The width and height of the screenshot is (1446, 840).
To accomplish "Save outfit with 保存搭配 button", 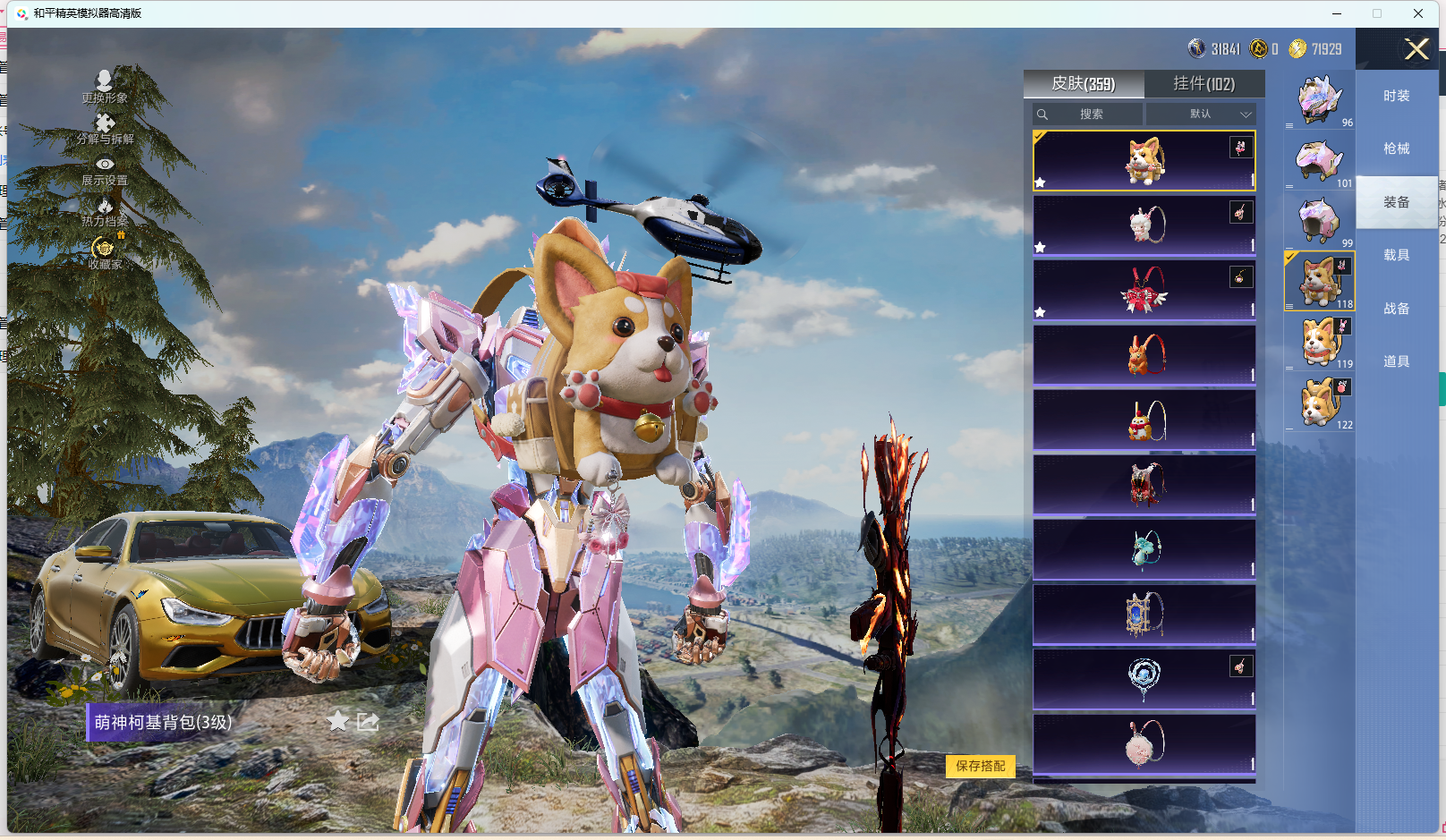I will coord(980,766).
